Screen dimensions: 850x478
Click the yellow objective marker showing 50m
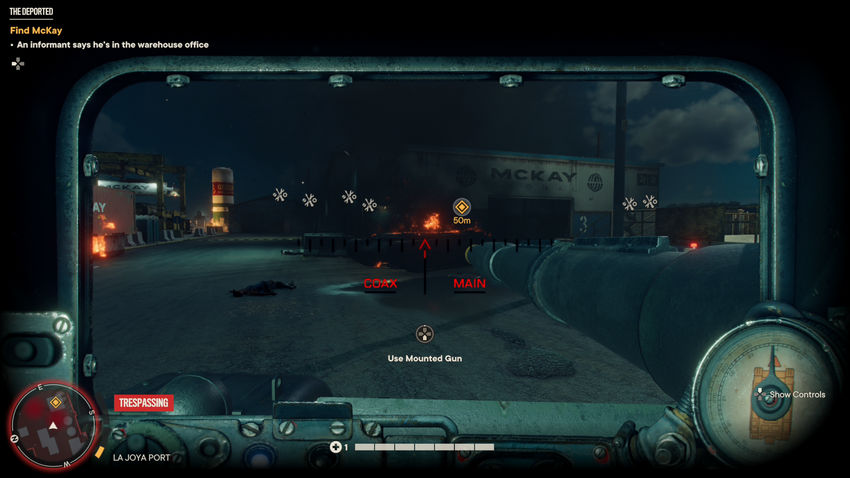coord(461,207)
